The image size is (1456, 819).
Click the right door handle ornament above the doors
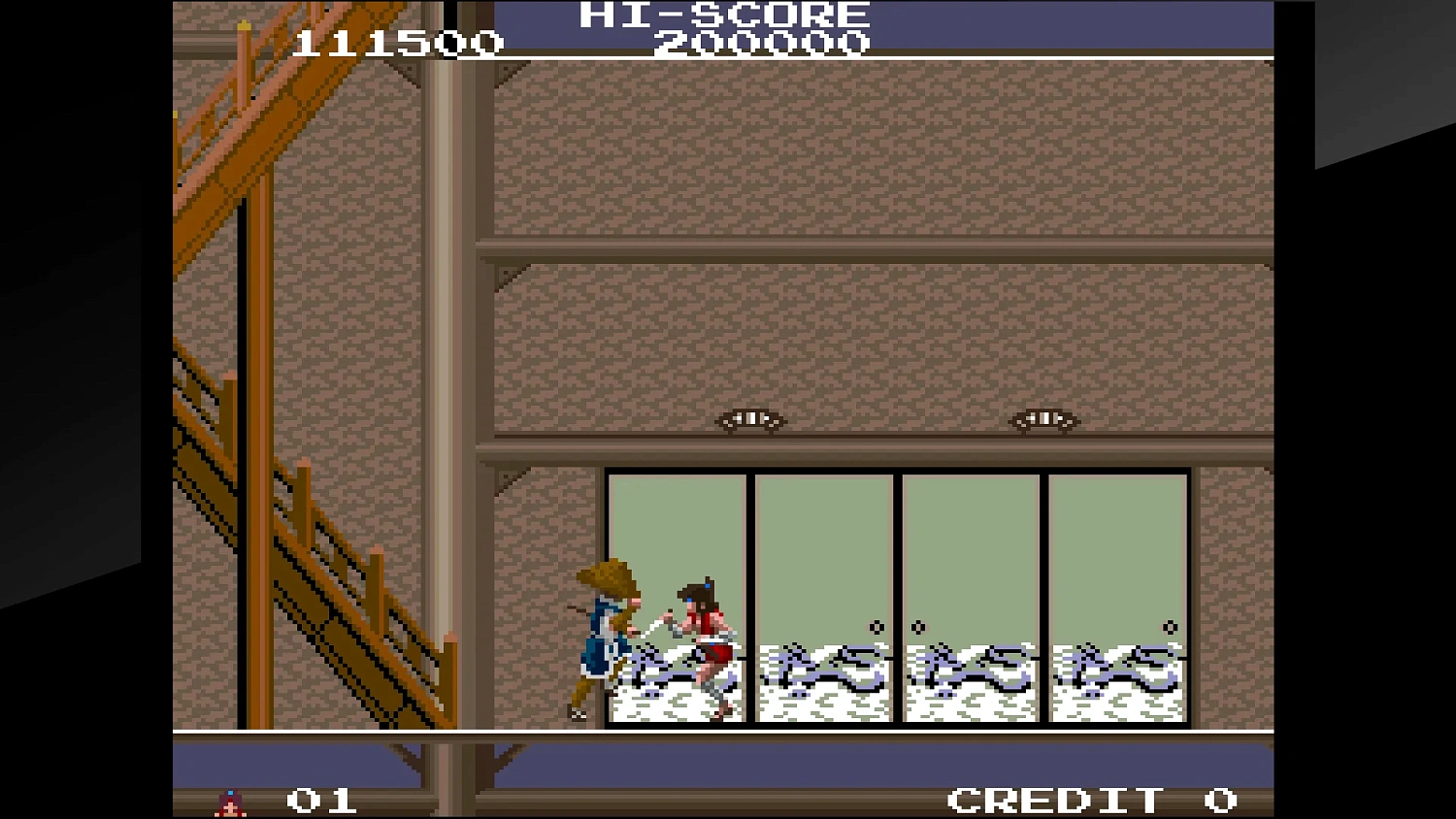1045,418
